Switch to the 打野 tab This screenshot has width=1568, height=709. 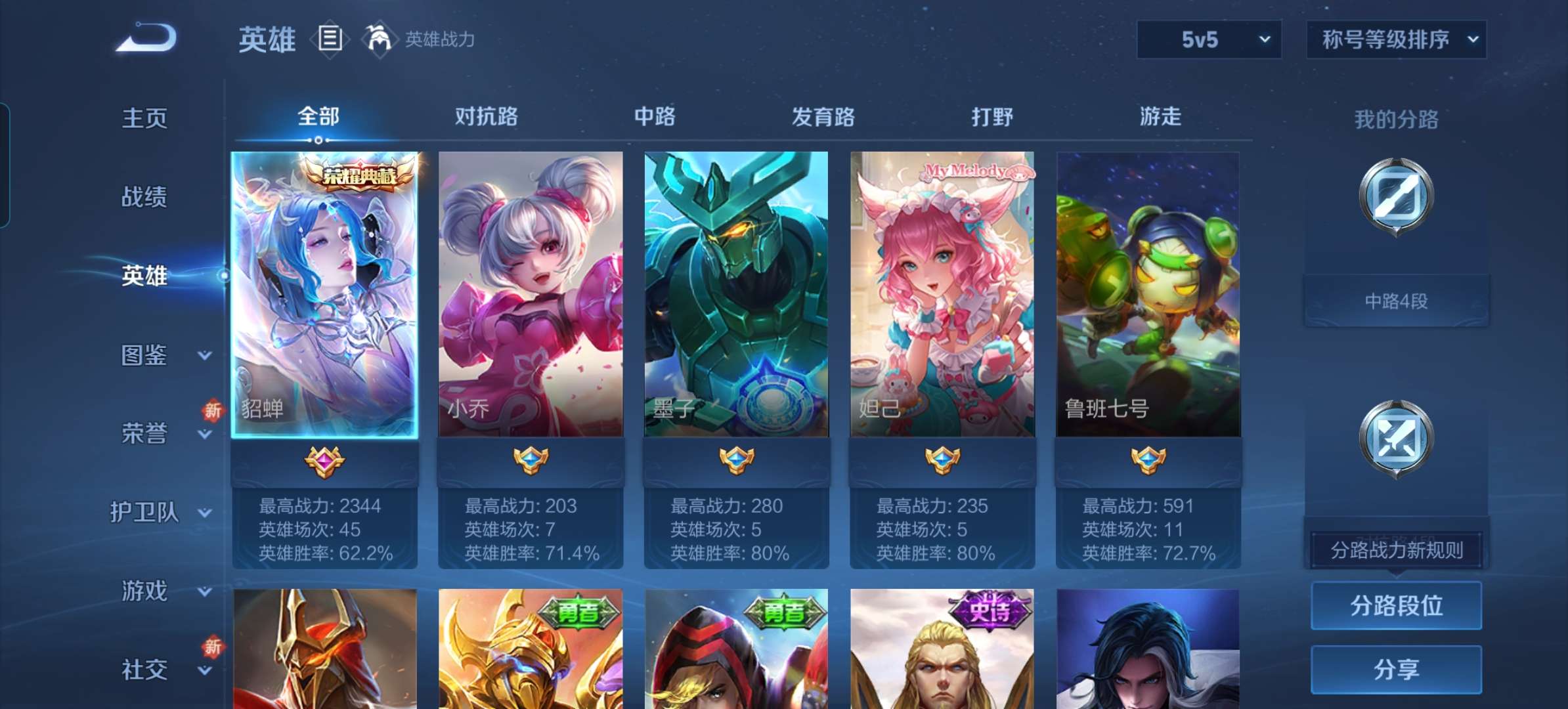(991, 117)
